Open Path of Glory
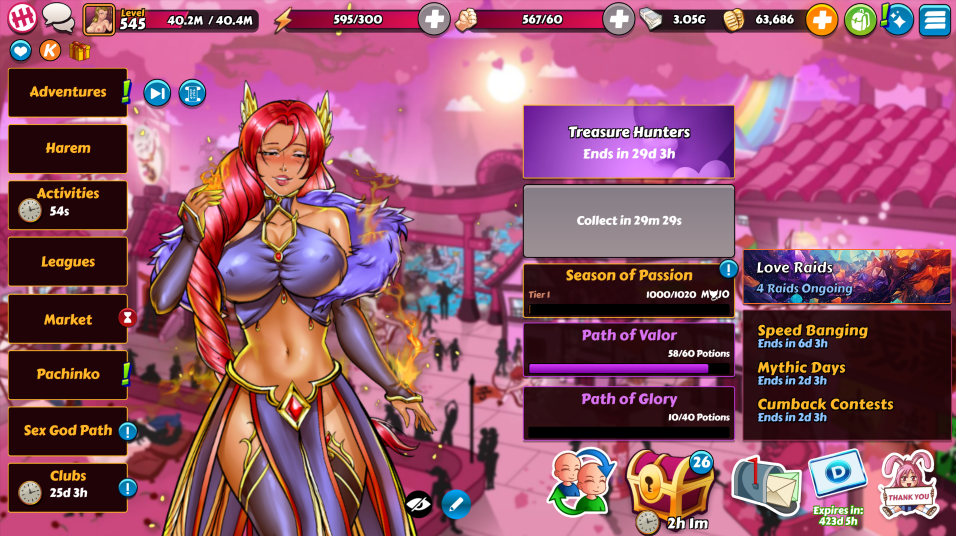 629,412
